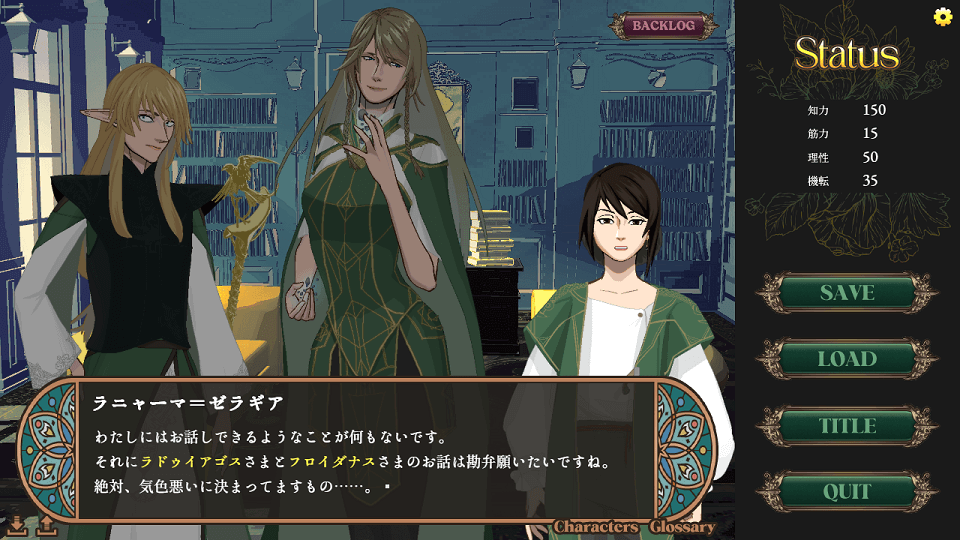Screen dimensions: 960x540
Task: Open settings with the yellow gear icon
Action: pyautogui.click(x=942, y=16)
